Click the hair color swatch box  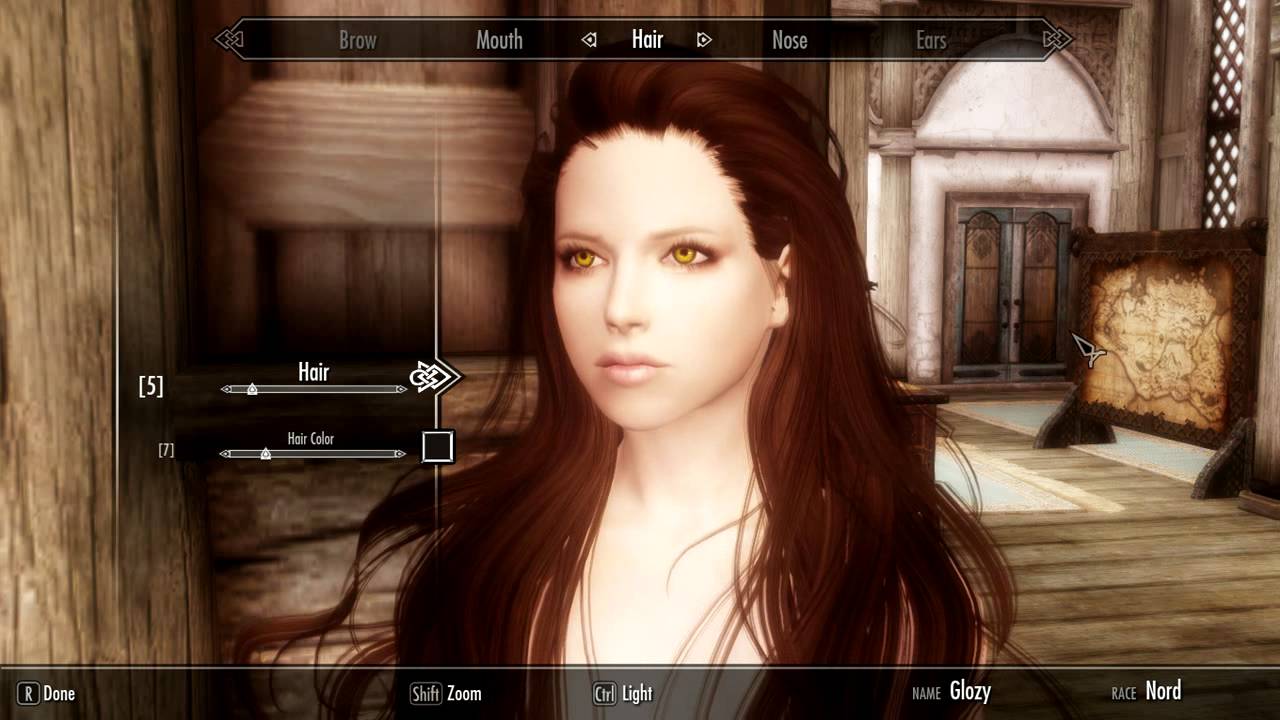(x=438, y=447)
